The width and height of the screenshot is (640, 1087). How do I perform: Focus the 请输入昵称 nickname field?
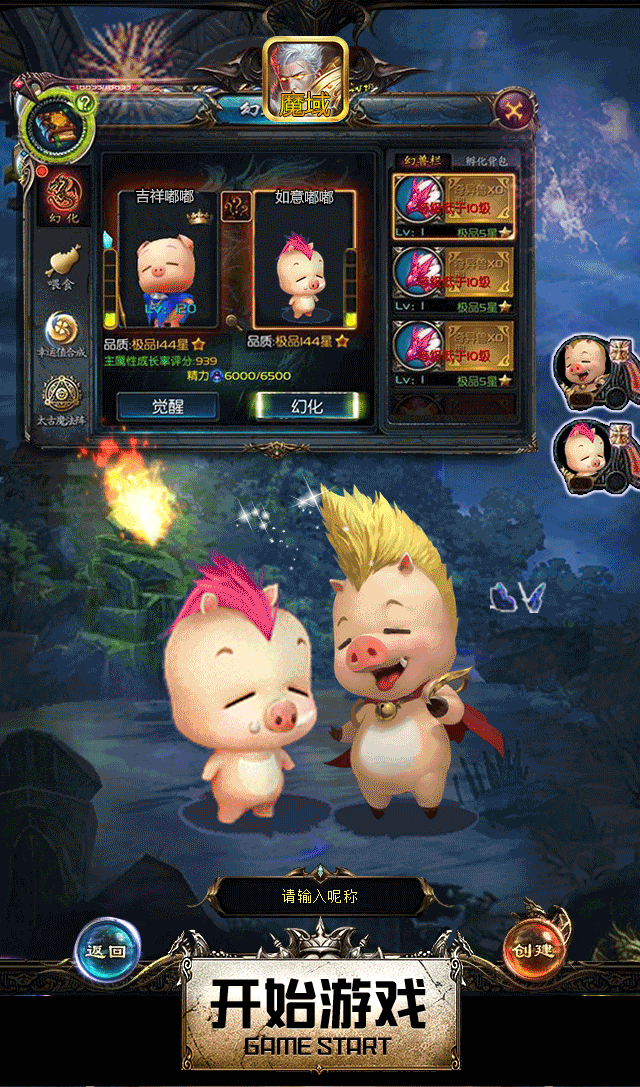[320, 897]
